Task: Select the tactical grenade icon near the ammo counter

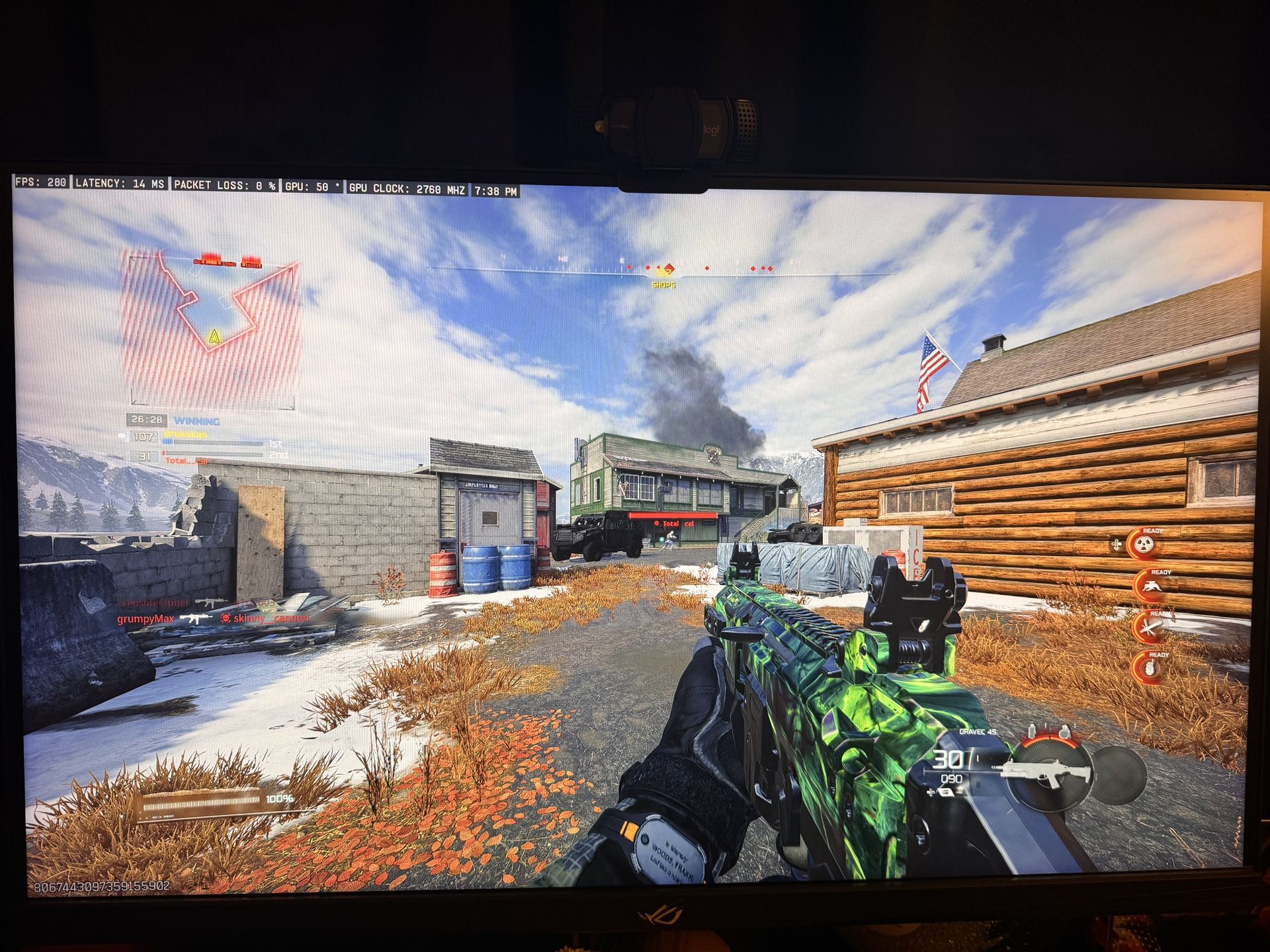Action: [1031, 731]
